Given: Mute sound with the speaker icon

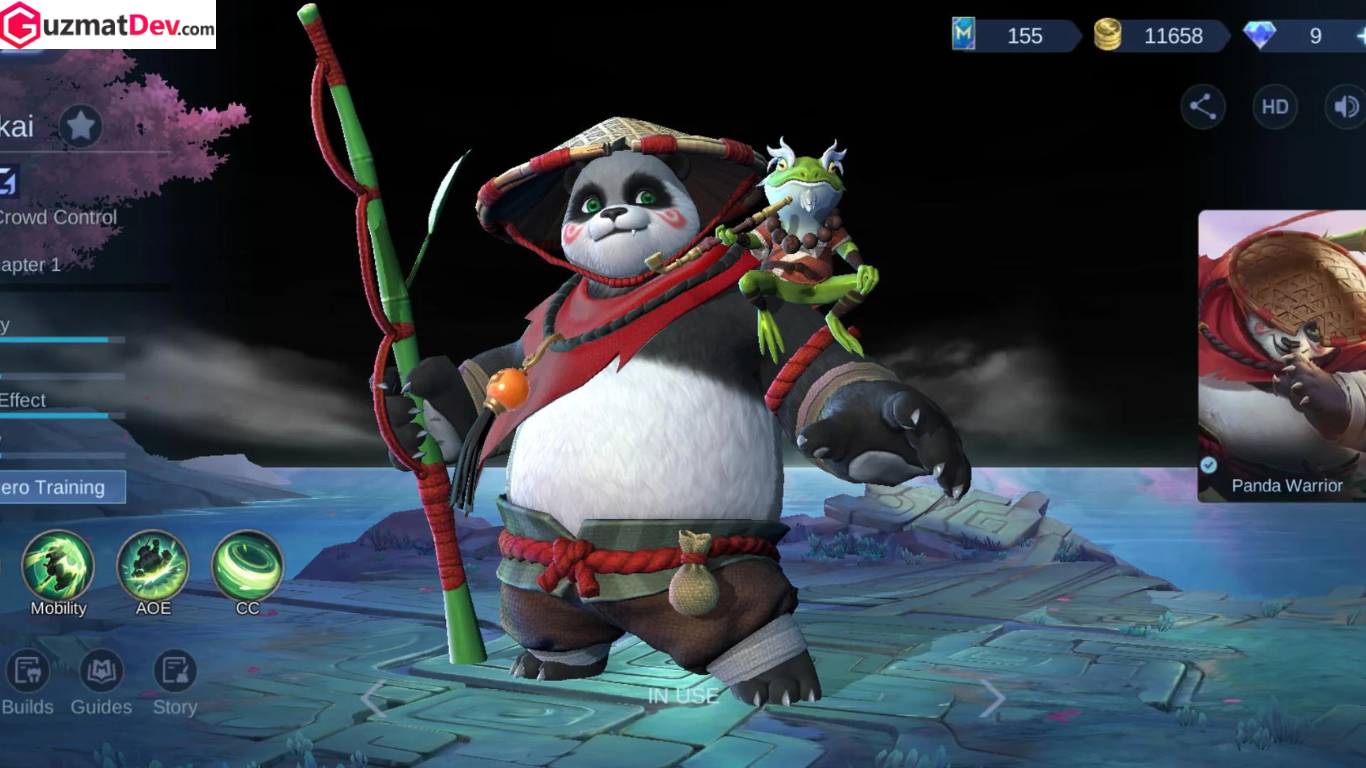Looking at the screenshot, I should click(x=1346, y=107).
